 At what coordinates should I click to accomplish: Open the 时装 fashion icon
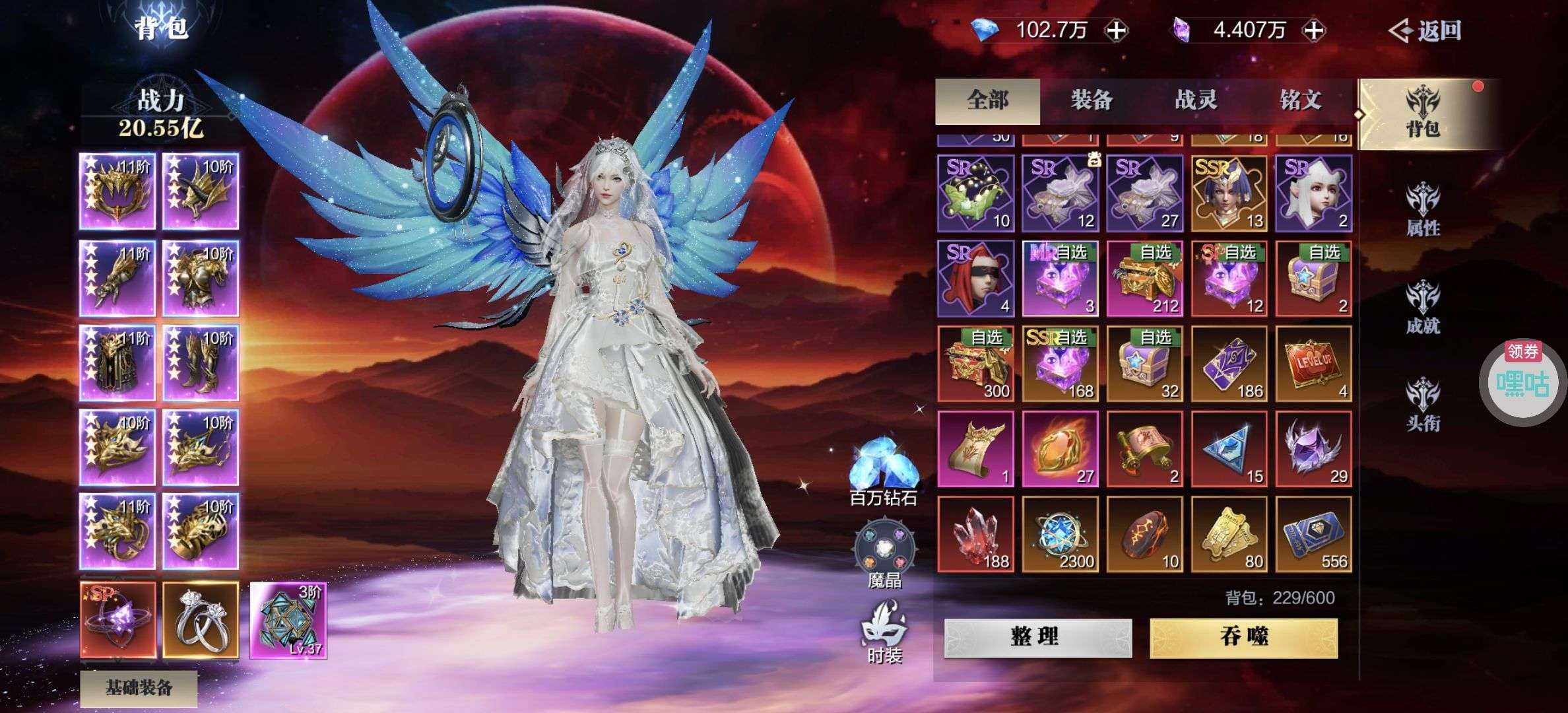click(884, 631)
